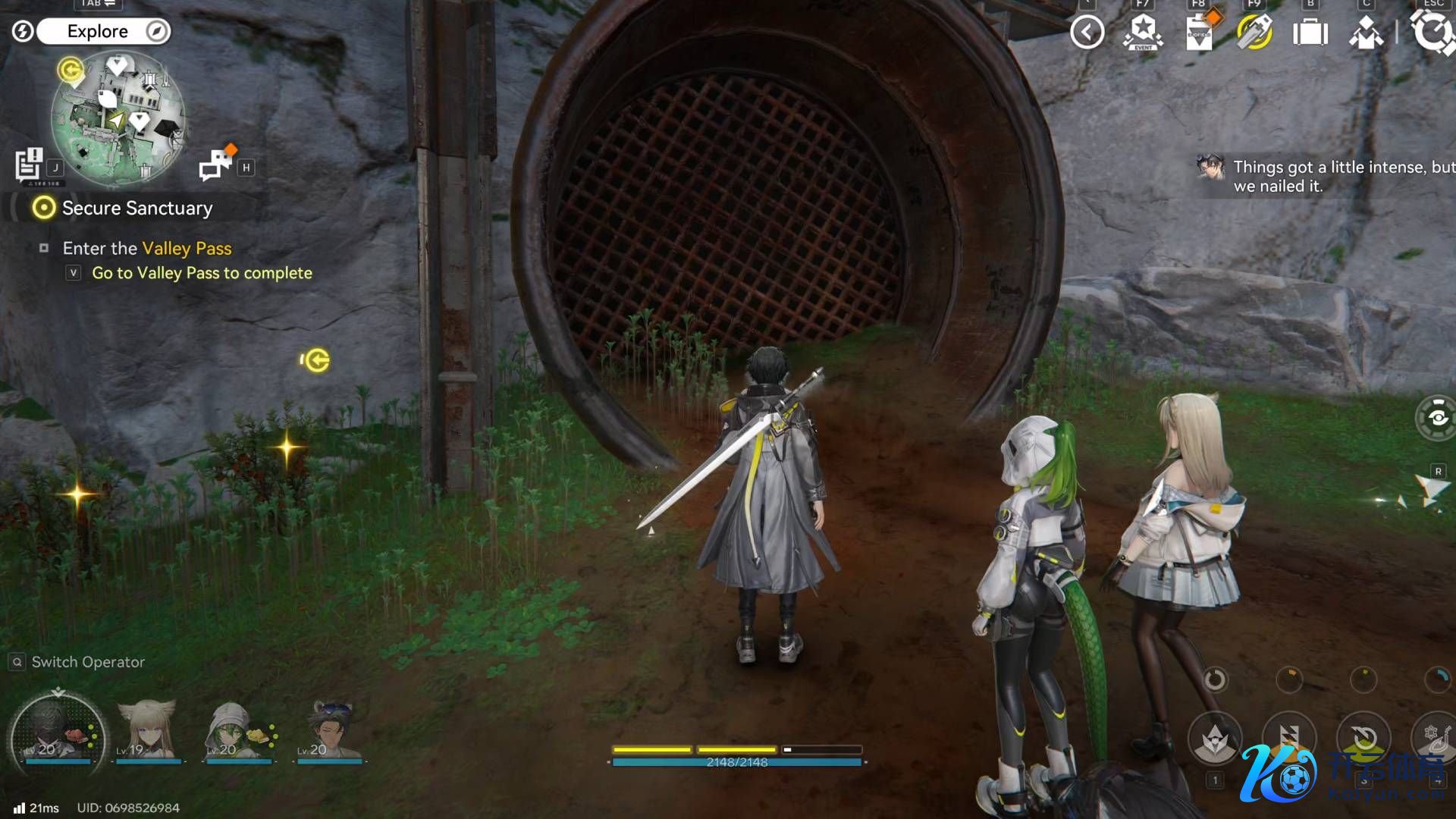Collapse the top menu with the arrow button
Image resolution: width=1456 pixels, height=819 pixels.
[1087, 33]
